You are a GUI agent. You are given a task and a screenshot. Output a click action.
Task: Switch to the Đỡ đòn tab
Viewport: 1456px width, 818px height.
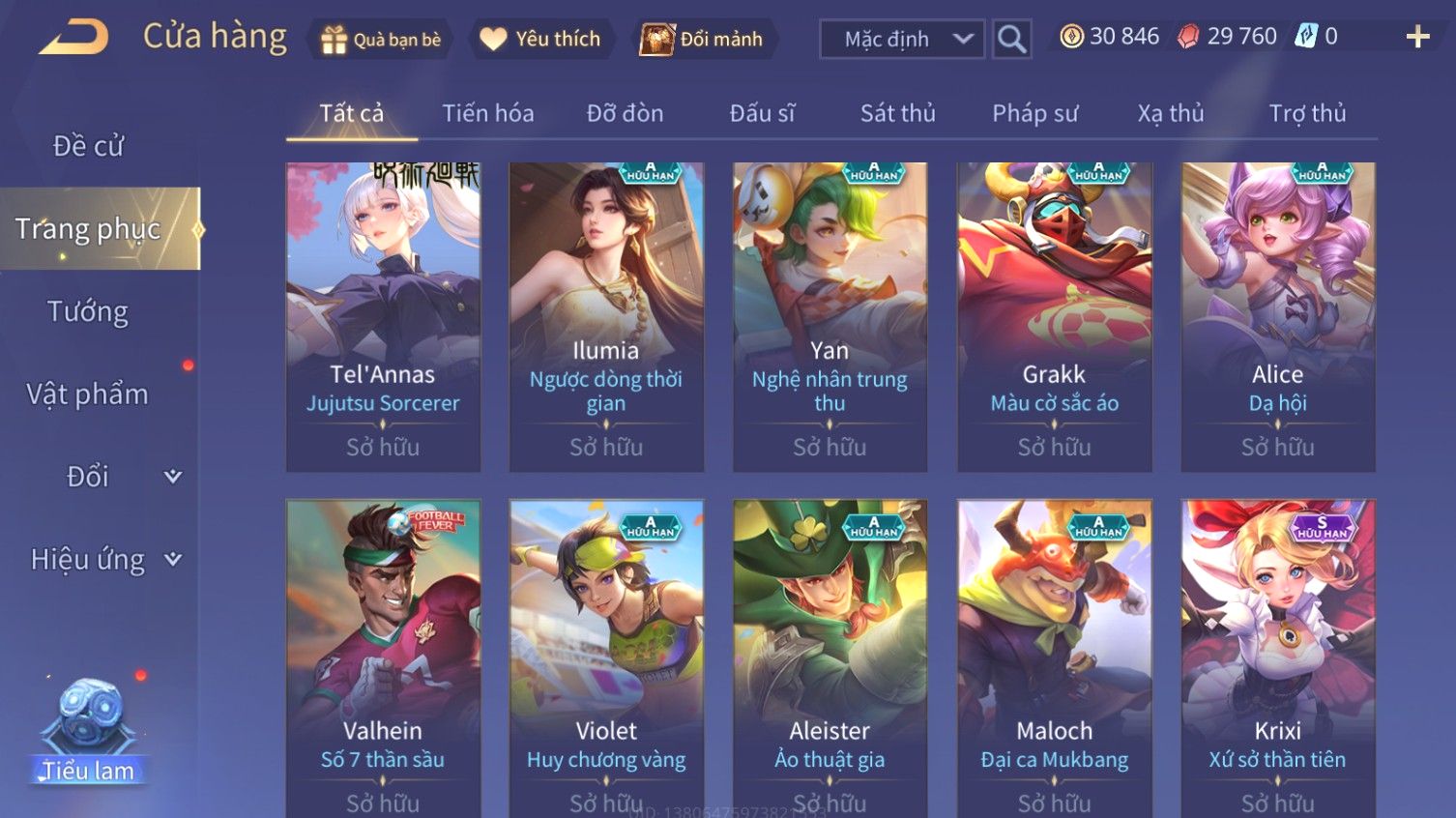coord(625,114)
